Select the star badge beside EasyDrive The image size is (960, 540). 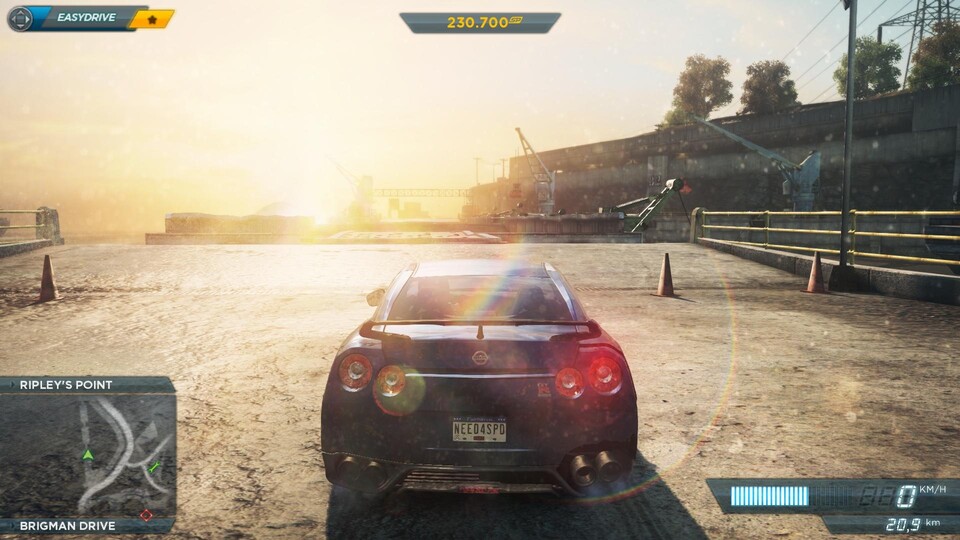(152, 19)
